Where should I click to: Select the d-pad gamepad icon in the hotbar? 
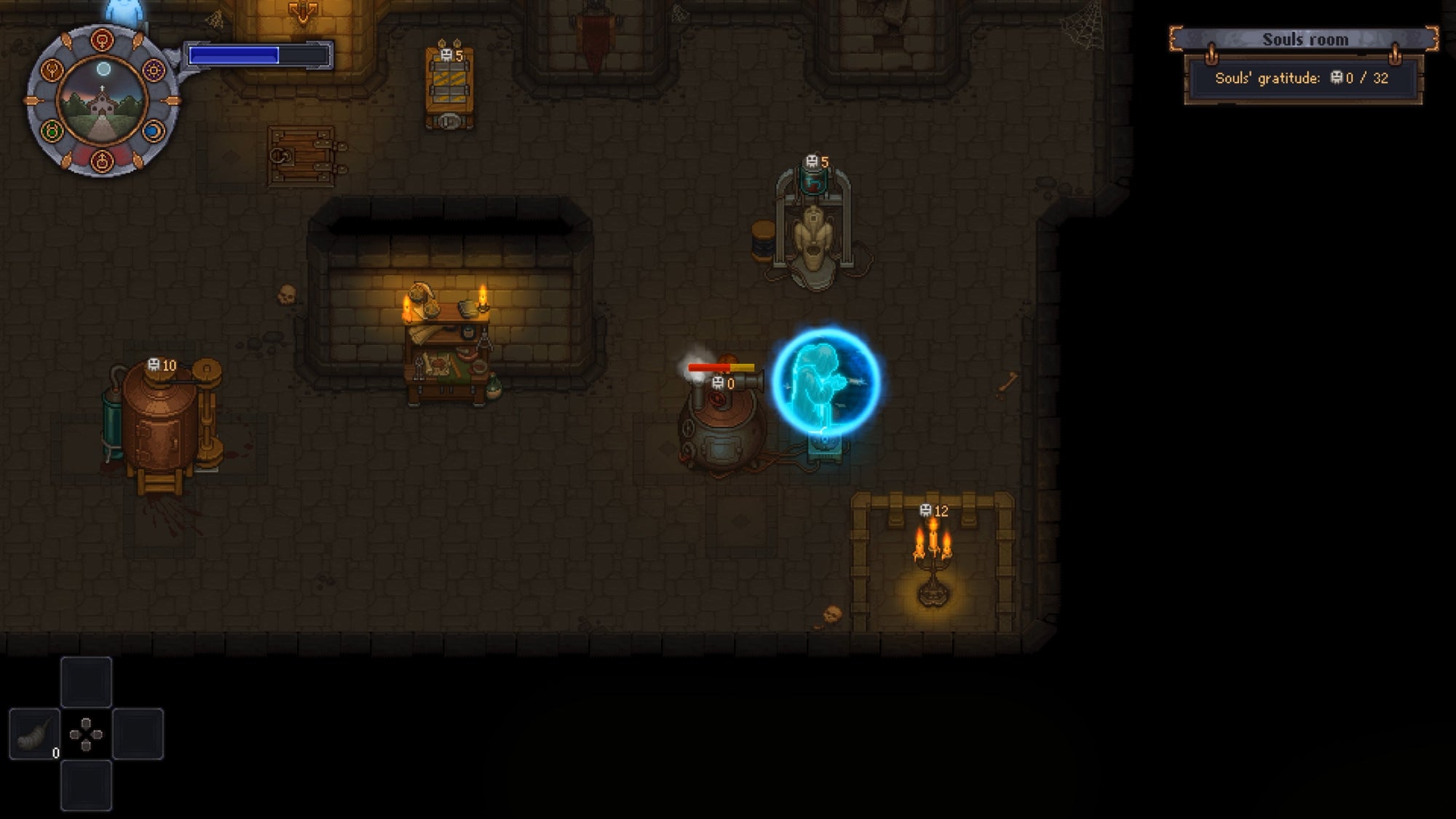tap(86, 734)
